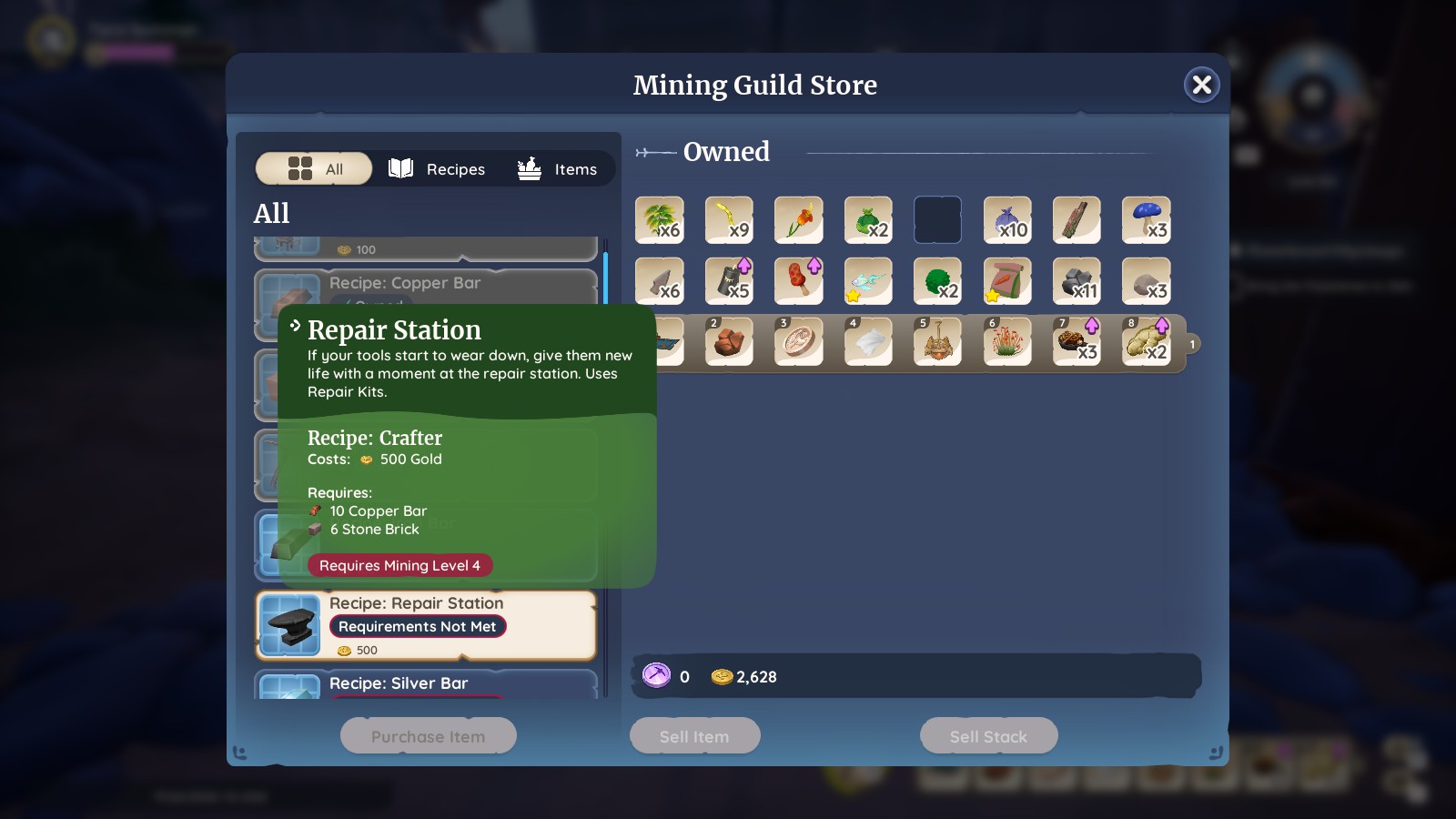Click the Sell Item button
The image size is (1456, 819).
694,735
